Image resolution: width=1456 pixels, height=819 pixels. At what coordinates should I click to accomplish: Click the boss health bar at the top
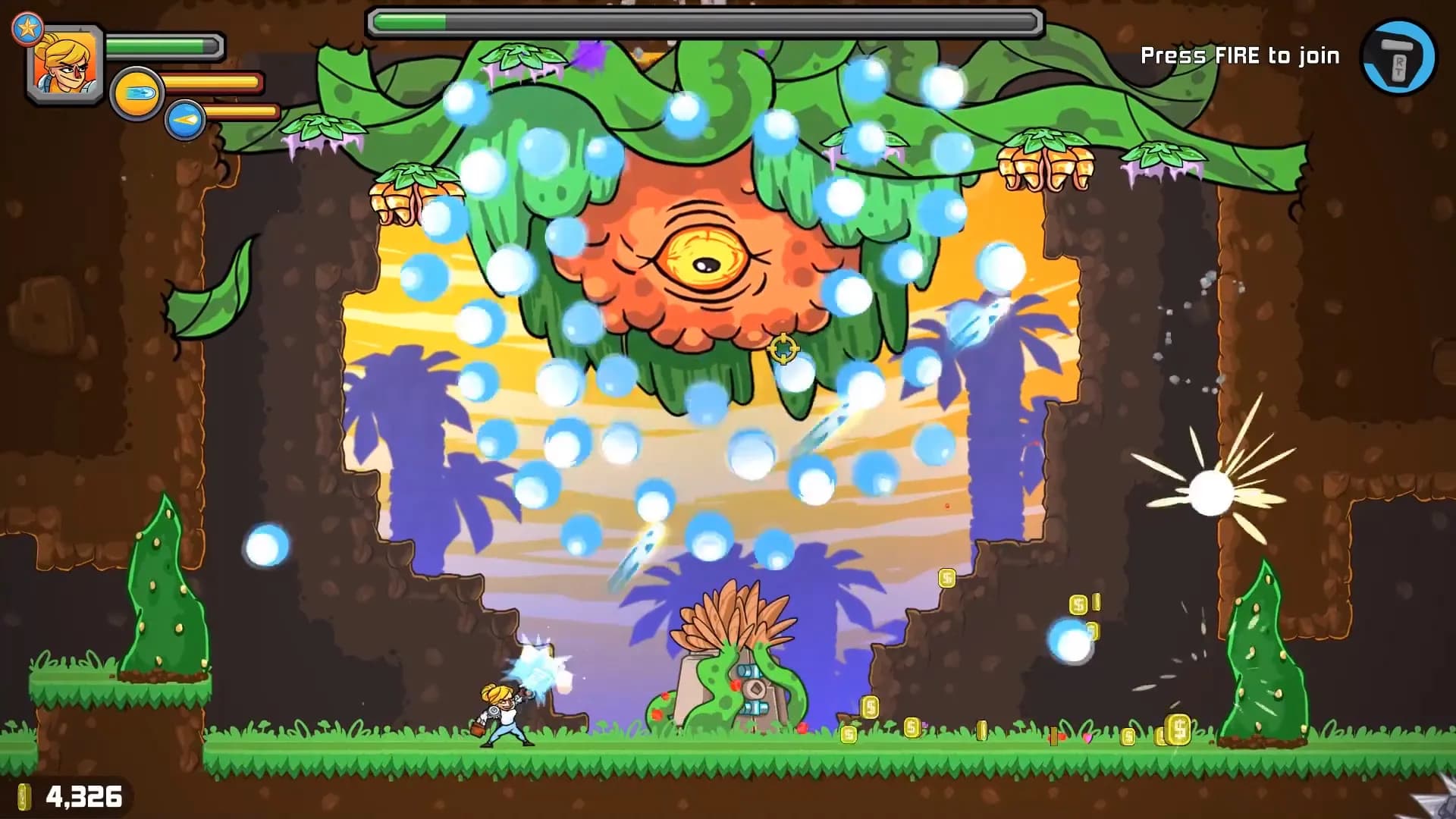(705, 21)
